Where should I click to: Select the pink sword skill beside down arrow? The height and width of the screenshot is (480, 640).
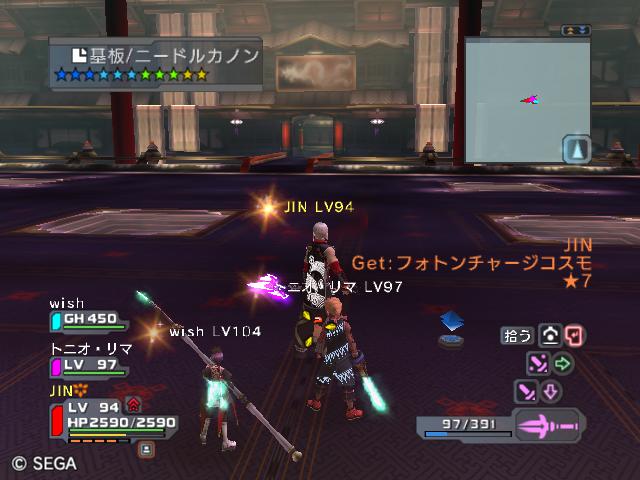[526, 391]
